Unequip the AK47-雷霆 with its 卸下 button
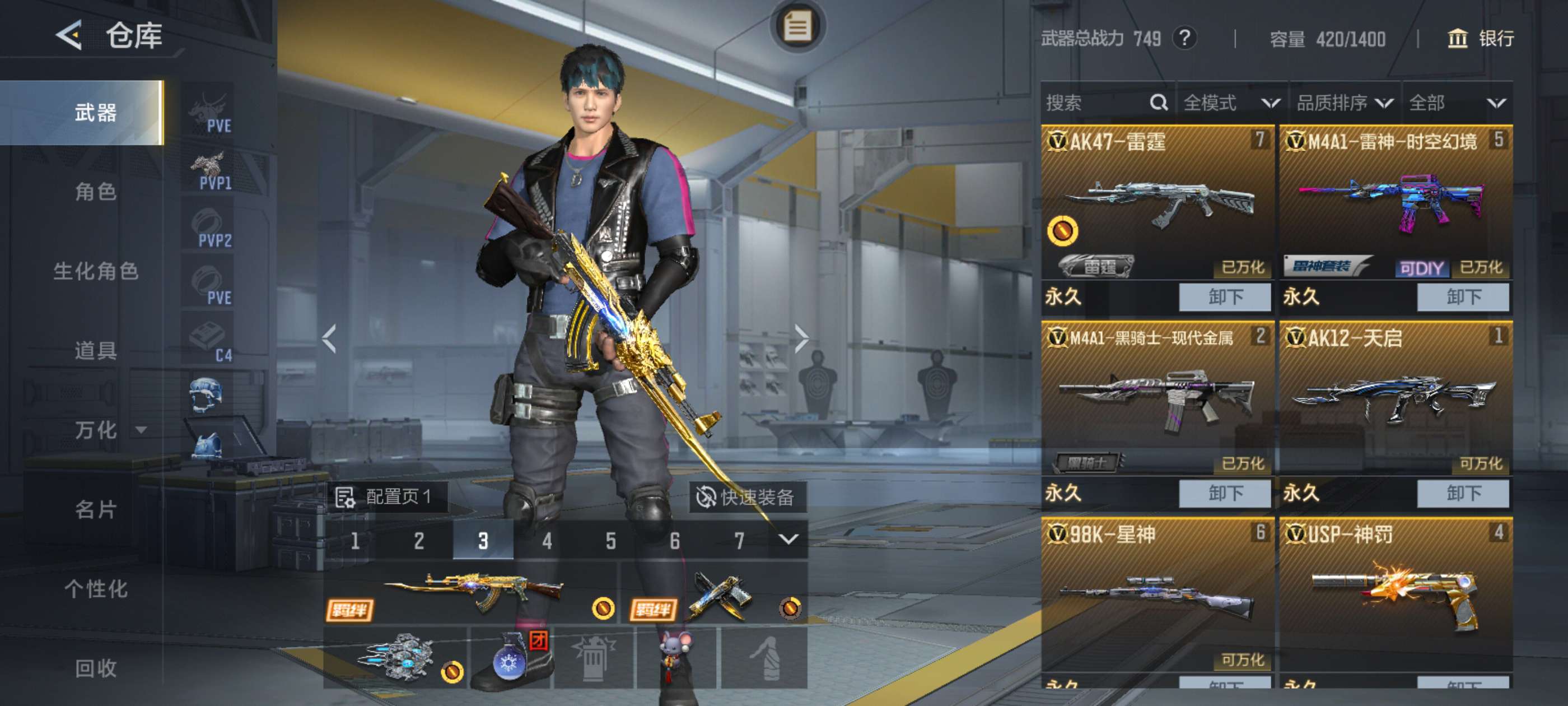1568x706 pixels. (1224, 296)
